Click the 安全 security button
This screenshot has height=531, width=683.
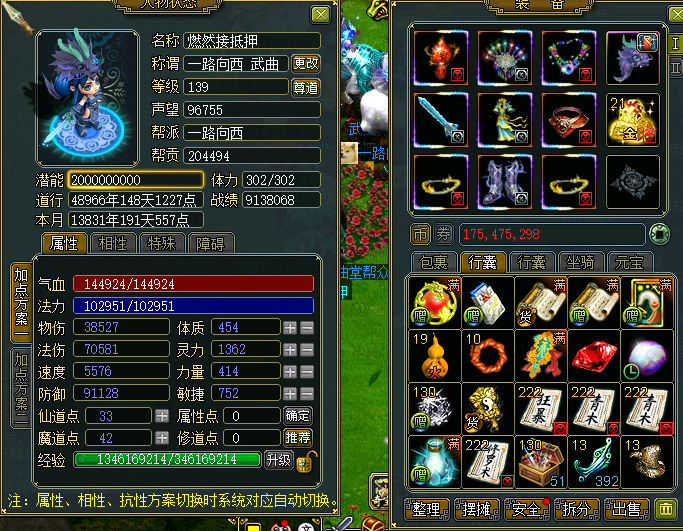pyautogui.click(x=528, y=511)
